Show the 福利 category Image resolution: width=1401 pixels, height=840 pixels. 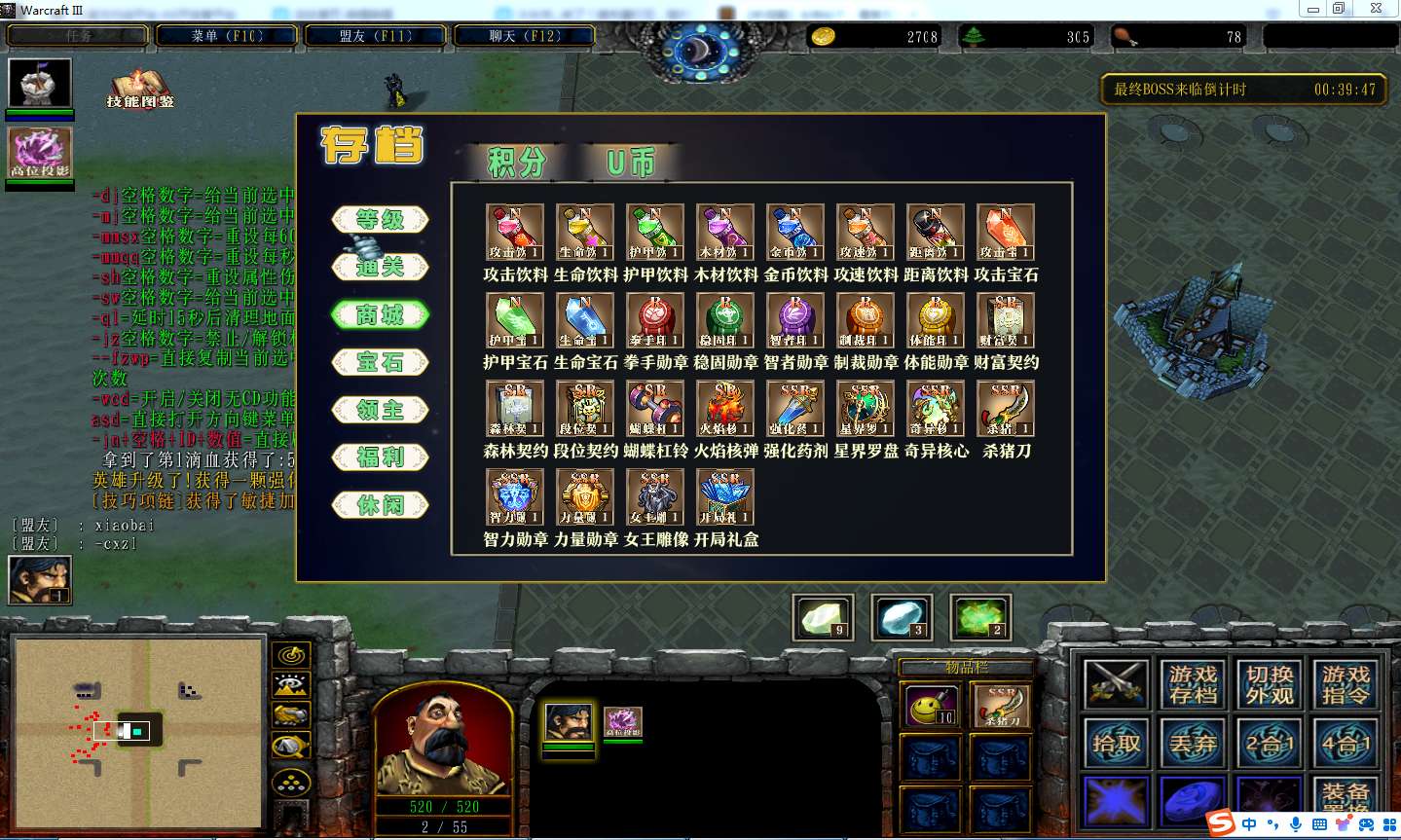coord(380,457)
